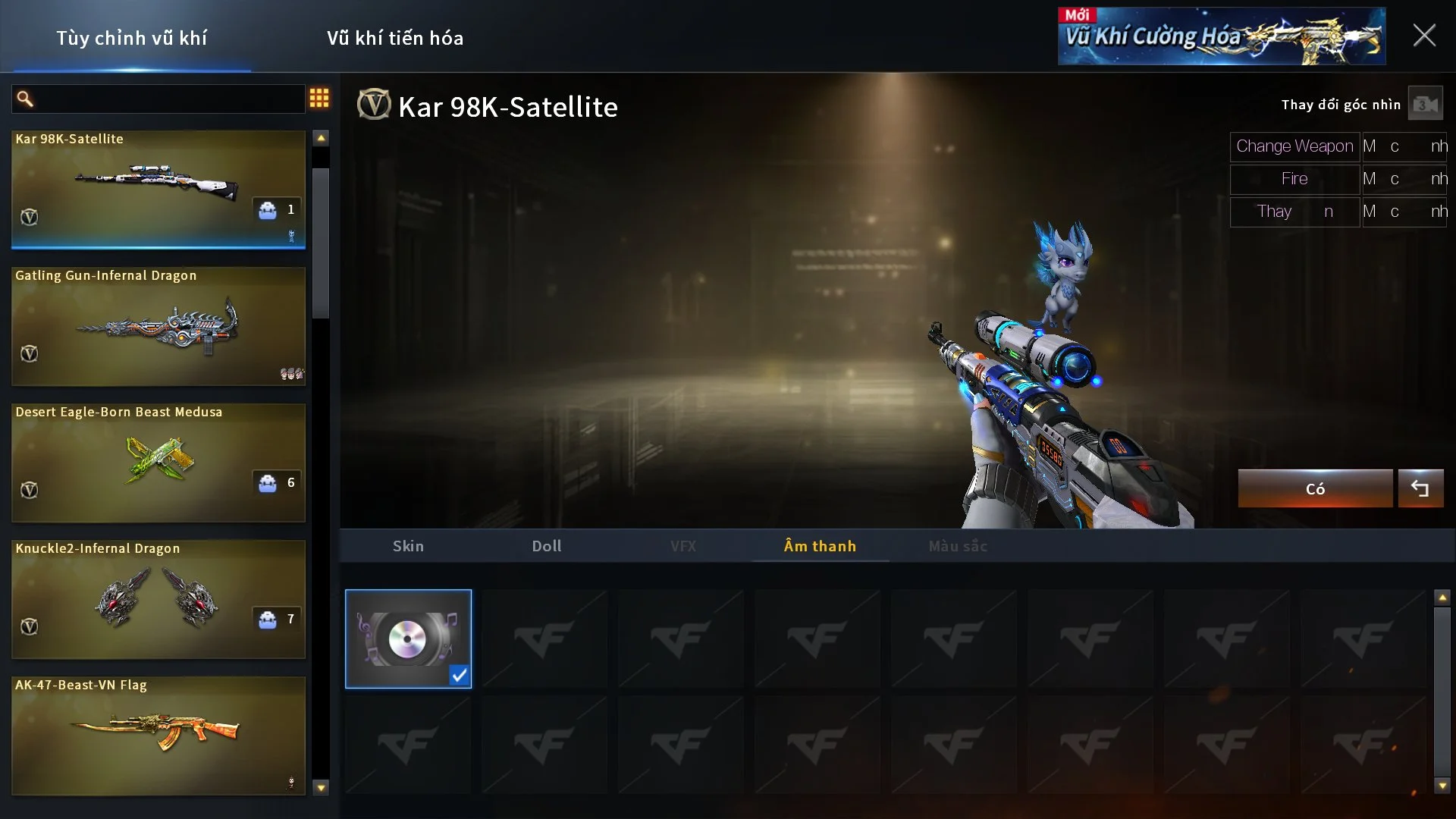Viewport: 1456px width, 819px height.
Task: Select the Fire action row
Action: [x=1294, y=179]
